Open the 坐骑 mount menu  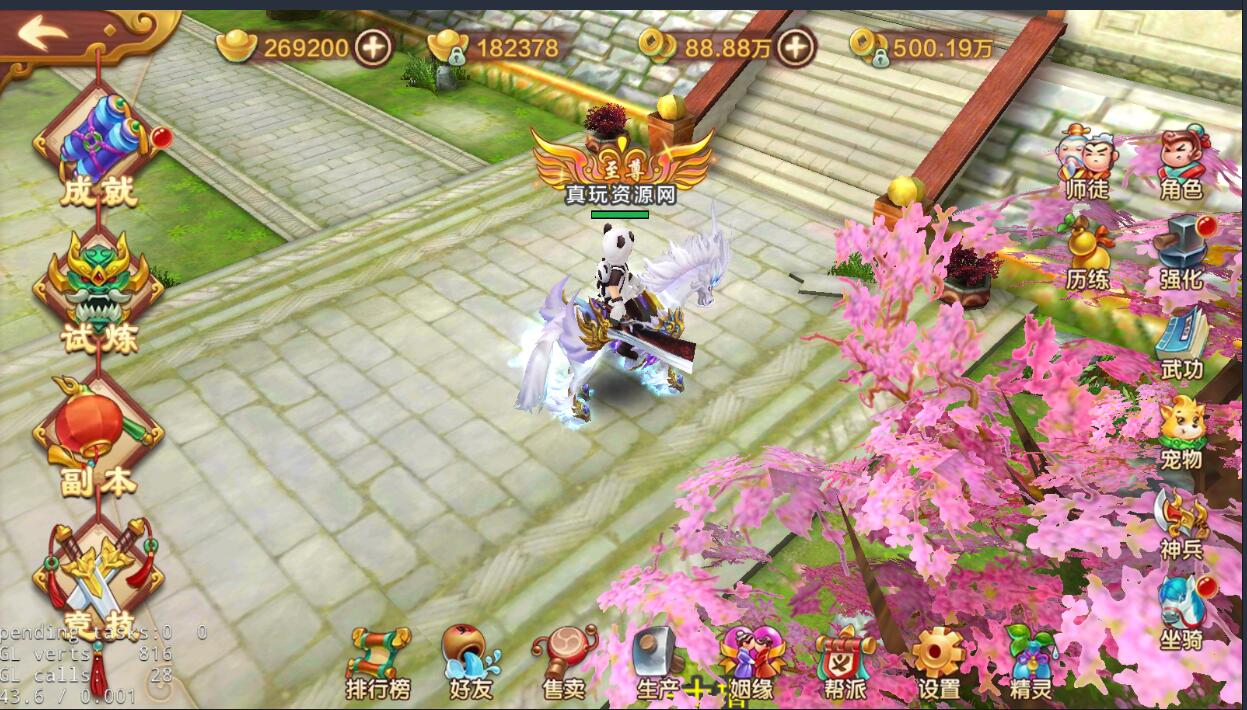1181,611
